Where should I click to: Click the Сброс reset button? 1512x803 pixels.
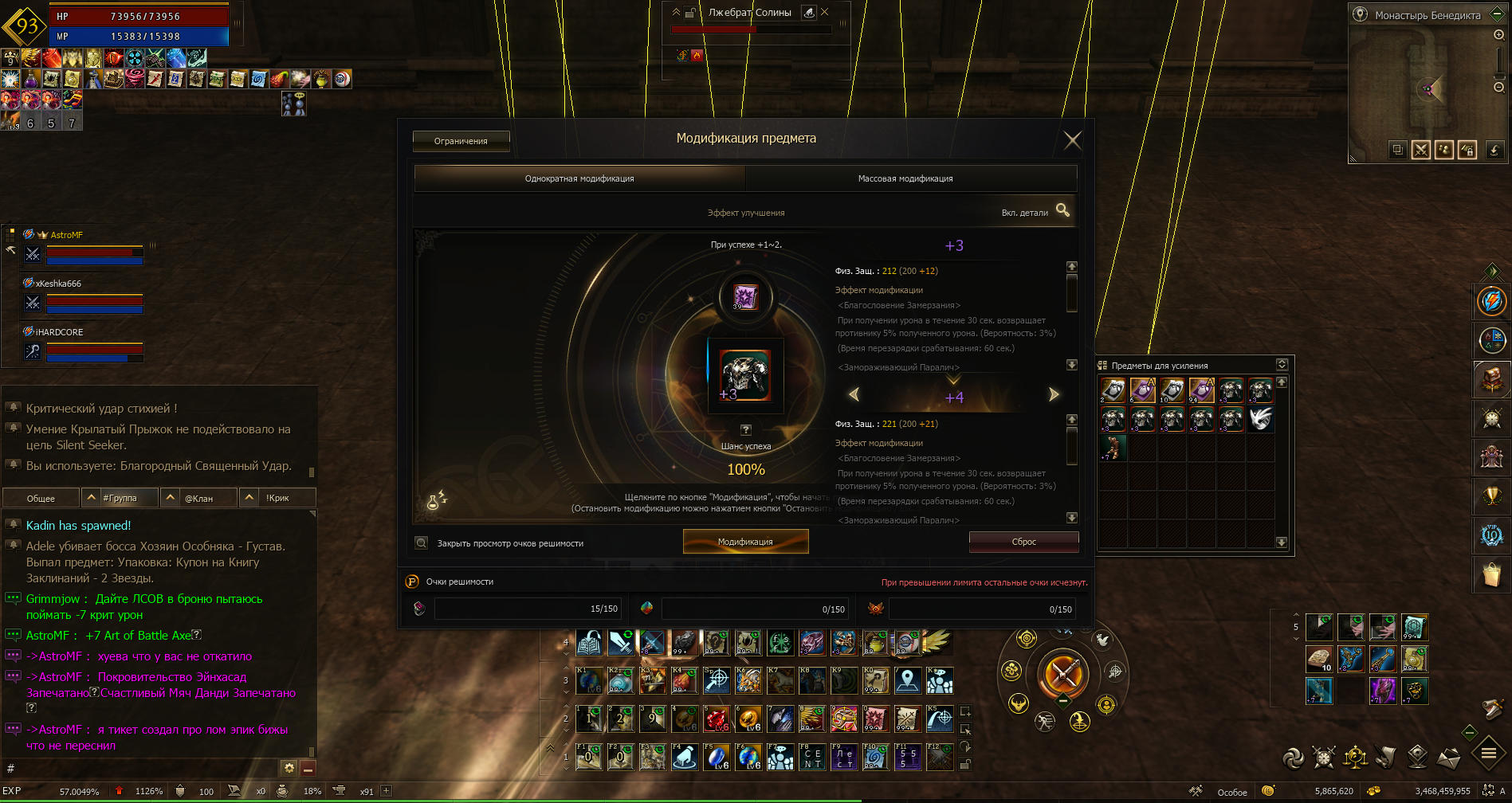[x=1023, y=542]
